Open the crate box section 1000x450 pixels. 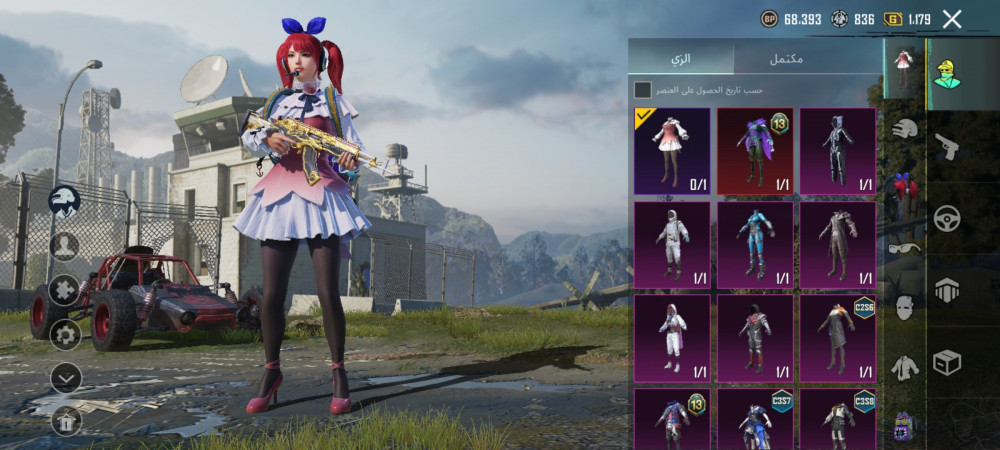point(946,362)
